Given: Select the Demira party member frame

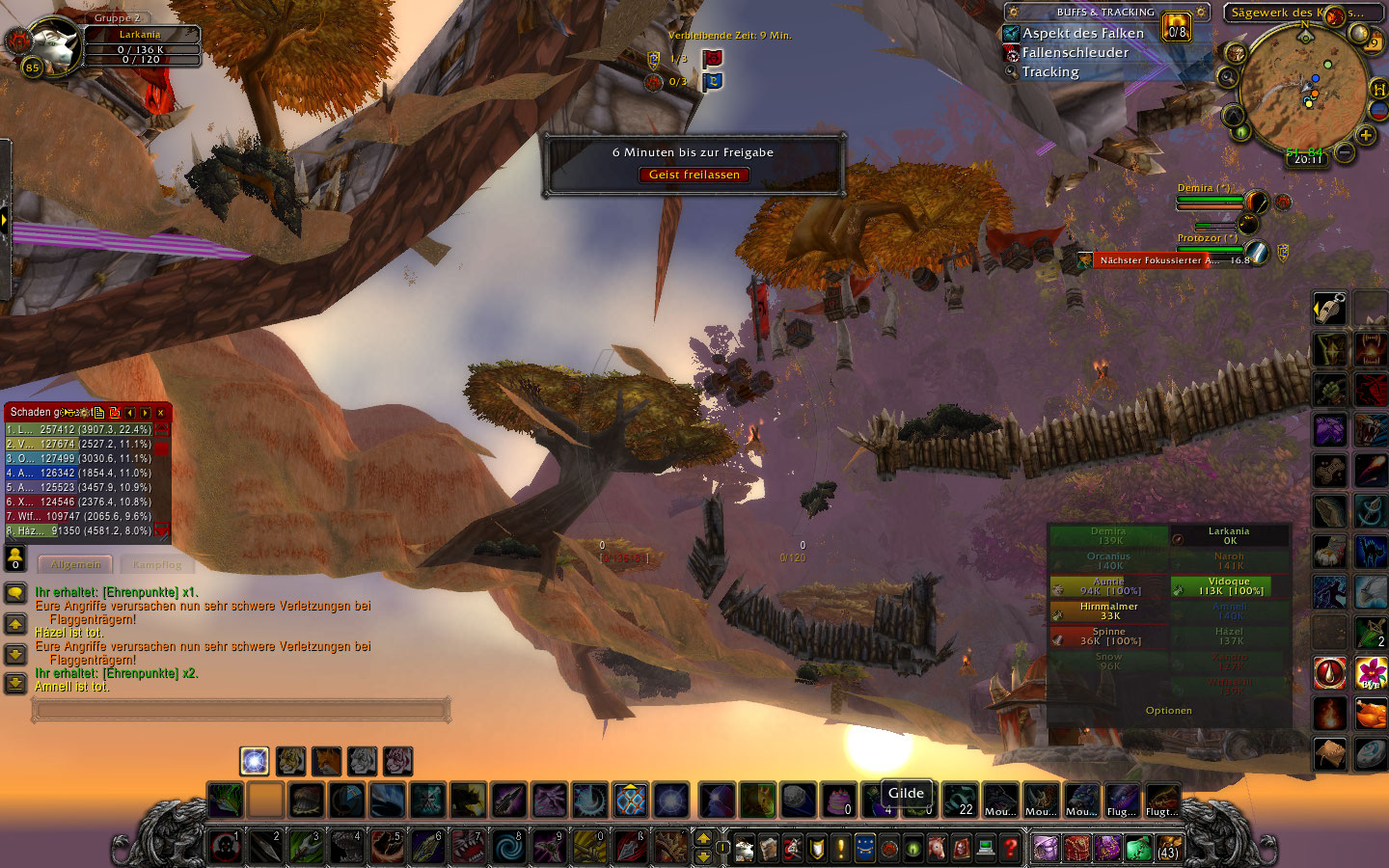Looking at the screenshot, I should click(1210, 200).
